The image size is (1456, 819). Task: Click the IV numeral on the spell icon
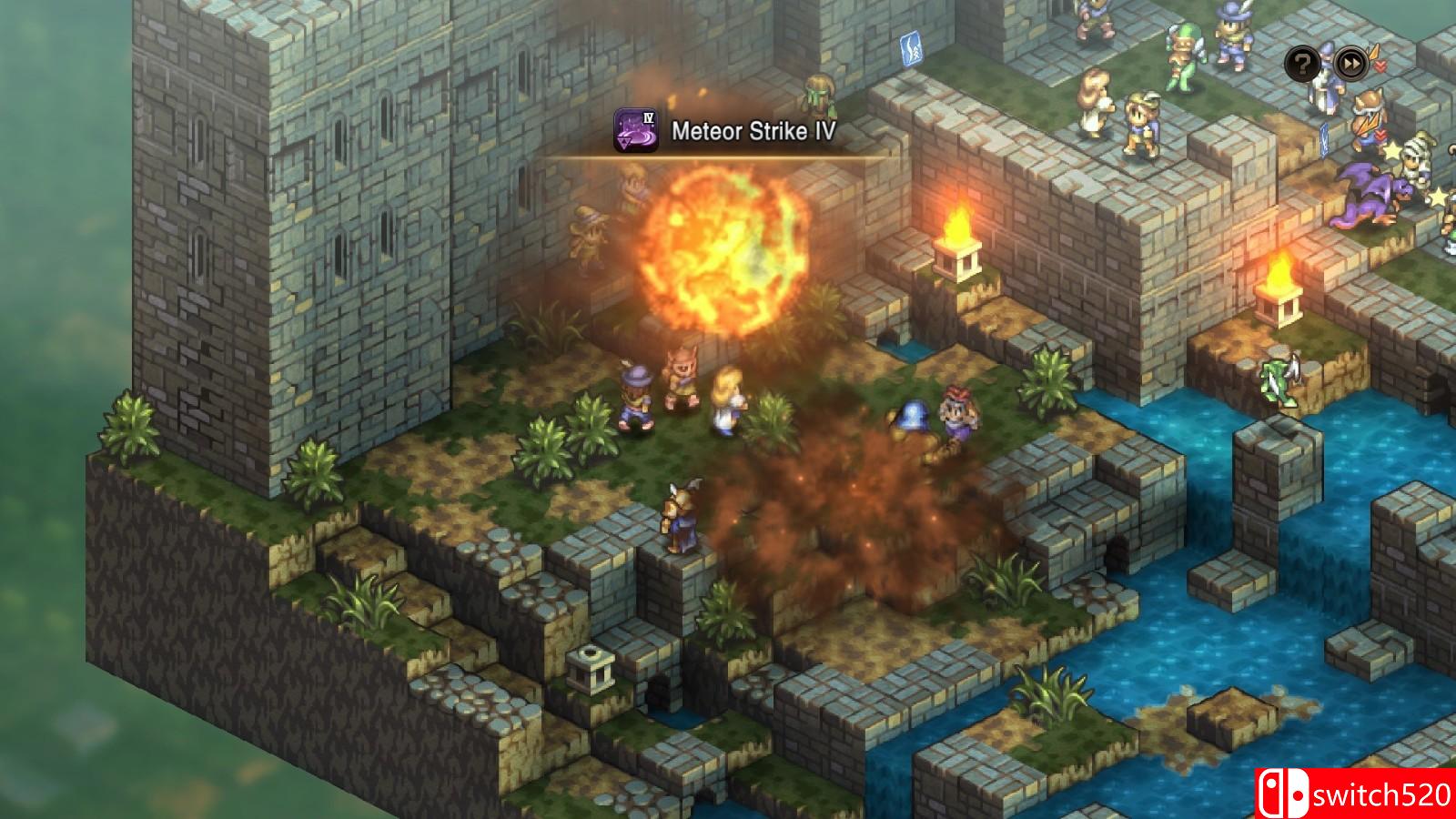tap(650, 120)
